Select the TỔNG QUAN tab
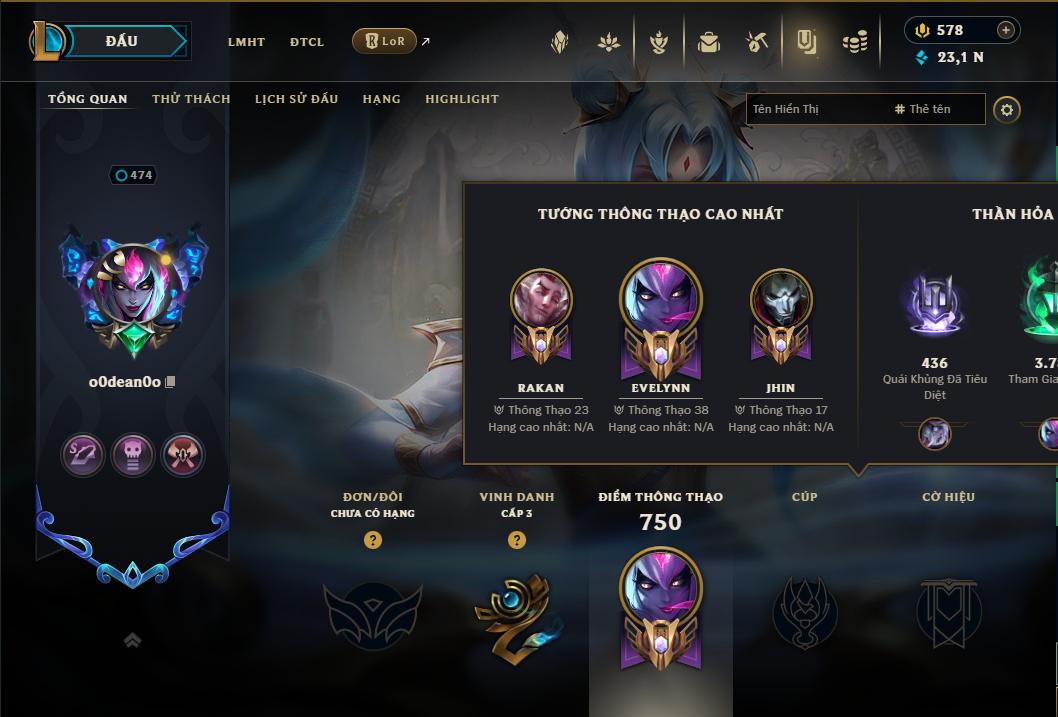This screenshot has height=717, width=1058. (x=88, y=99)
